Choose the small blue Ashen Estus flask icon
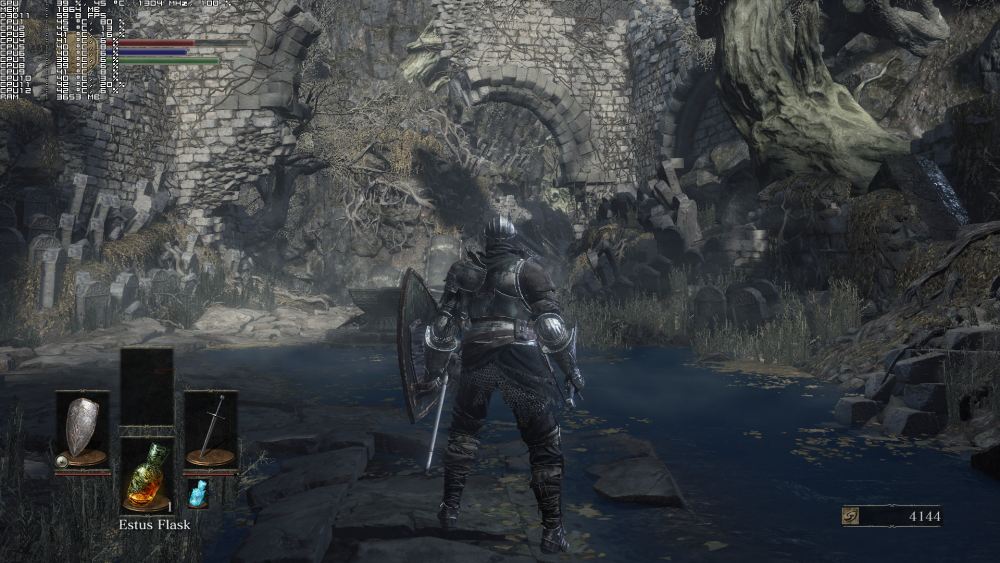This screenshot has height=563, width=1000. pos(198,492)
